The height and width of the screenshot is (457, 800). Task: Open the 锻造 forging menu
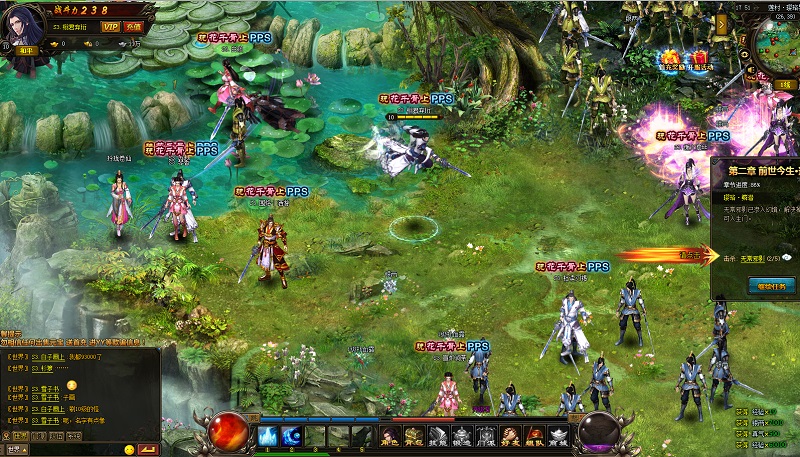[462, 436]
